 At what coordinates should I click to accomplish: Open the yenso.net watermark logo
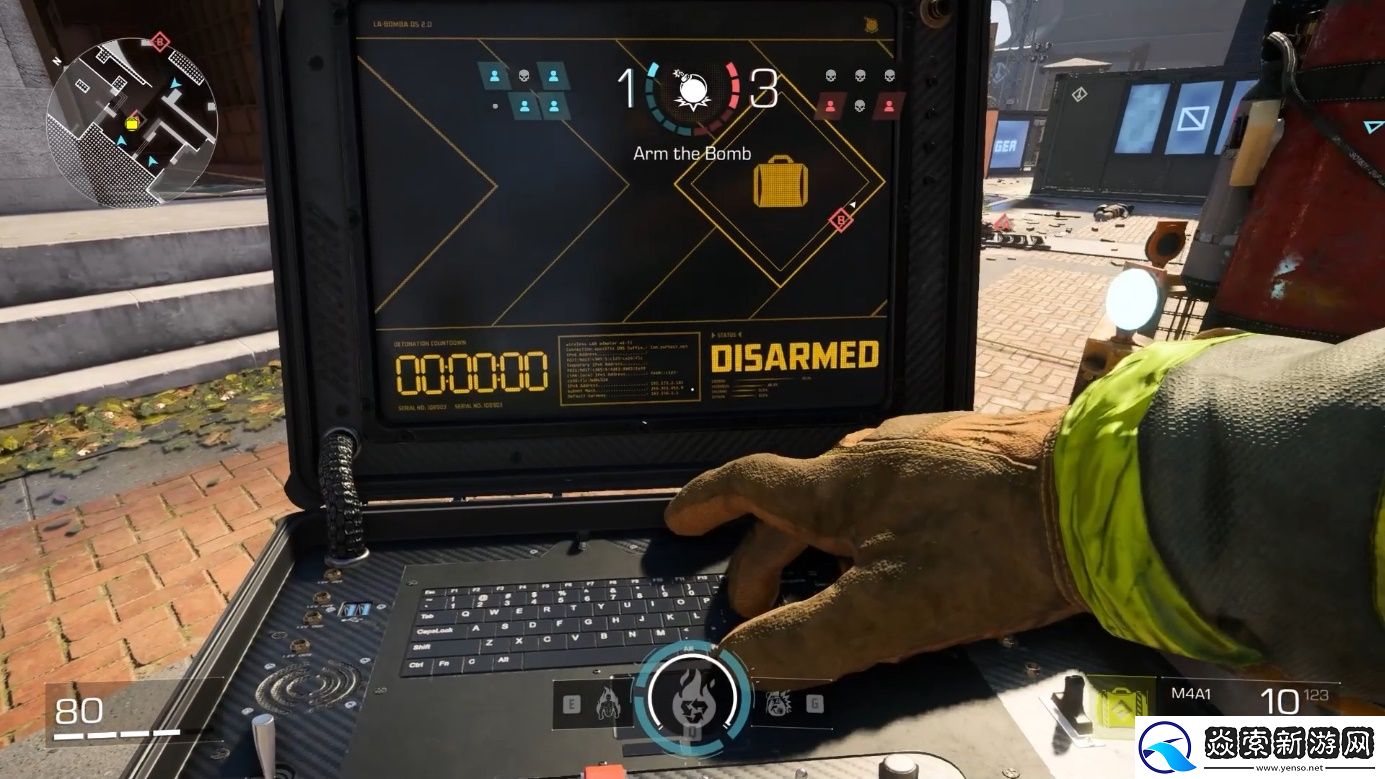click(x=1257, y=748)
